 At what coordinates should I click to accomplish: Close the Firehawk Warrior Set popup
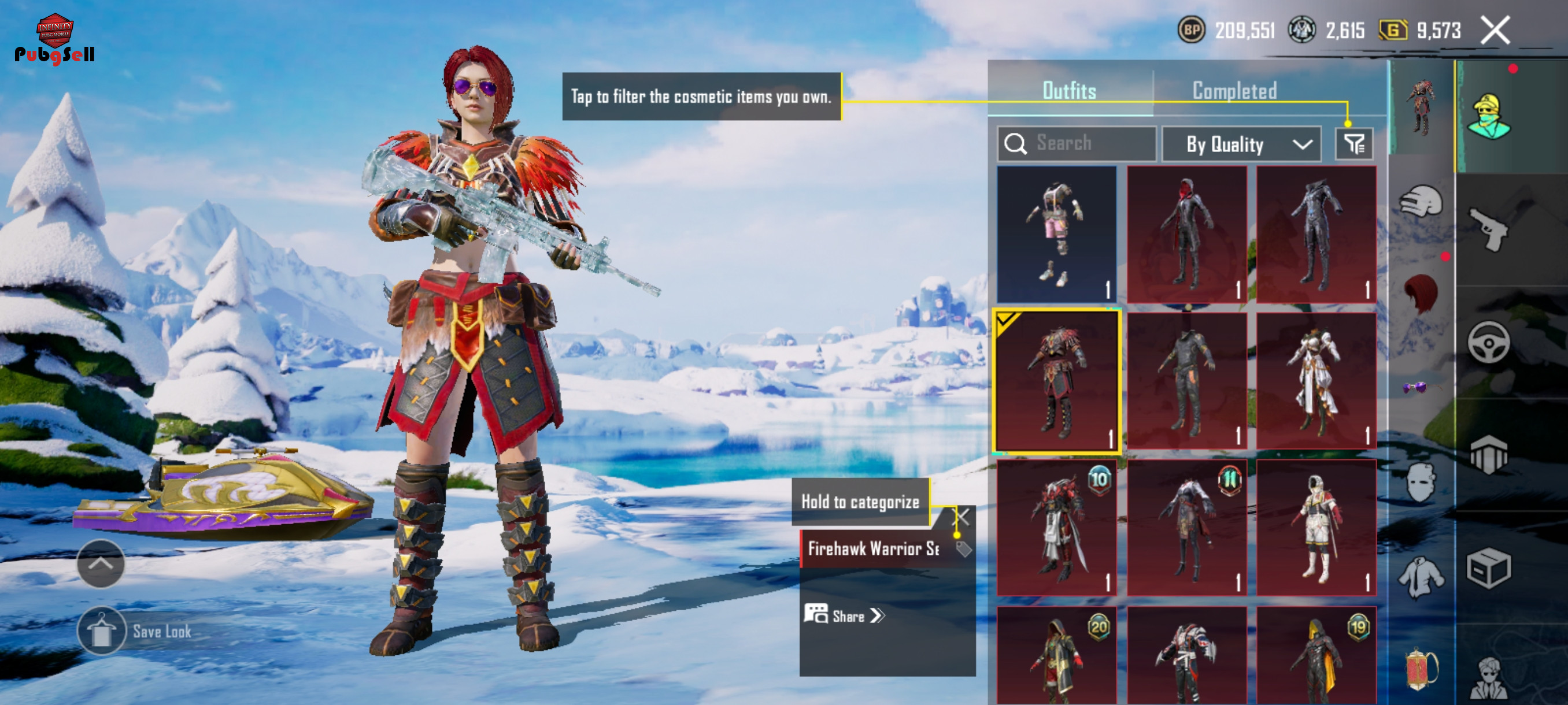pyautogui.click(x=961, y=517)
